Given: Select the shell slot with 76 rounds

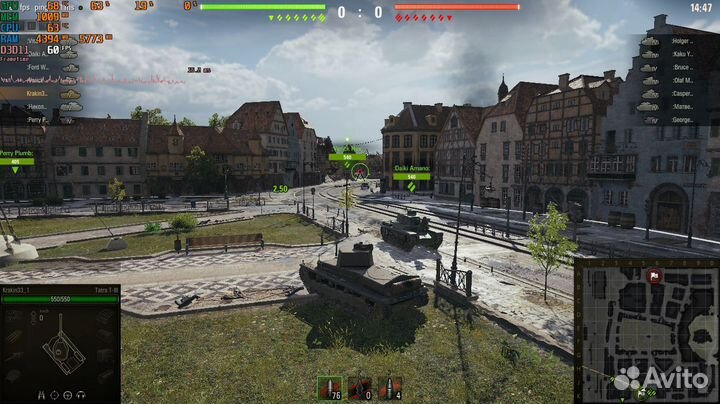Looking at the screenshot, I should 329,389.
